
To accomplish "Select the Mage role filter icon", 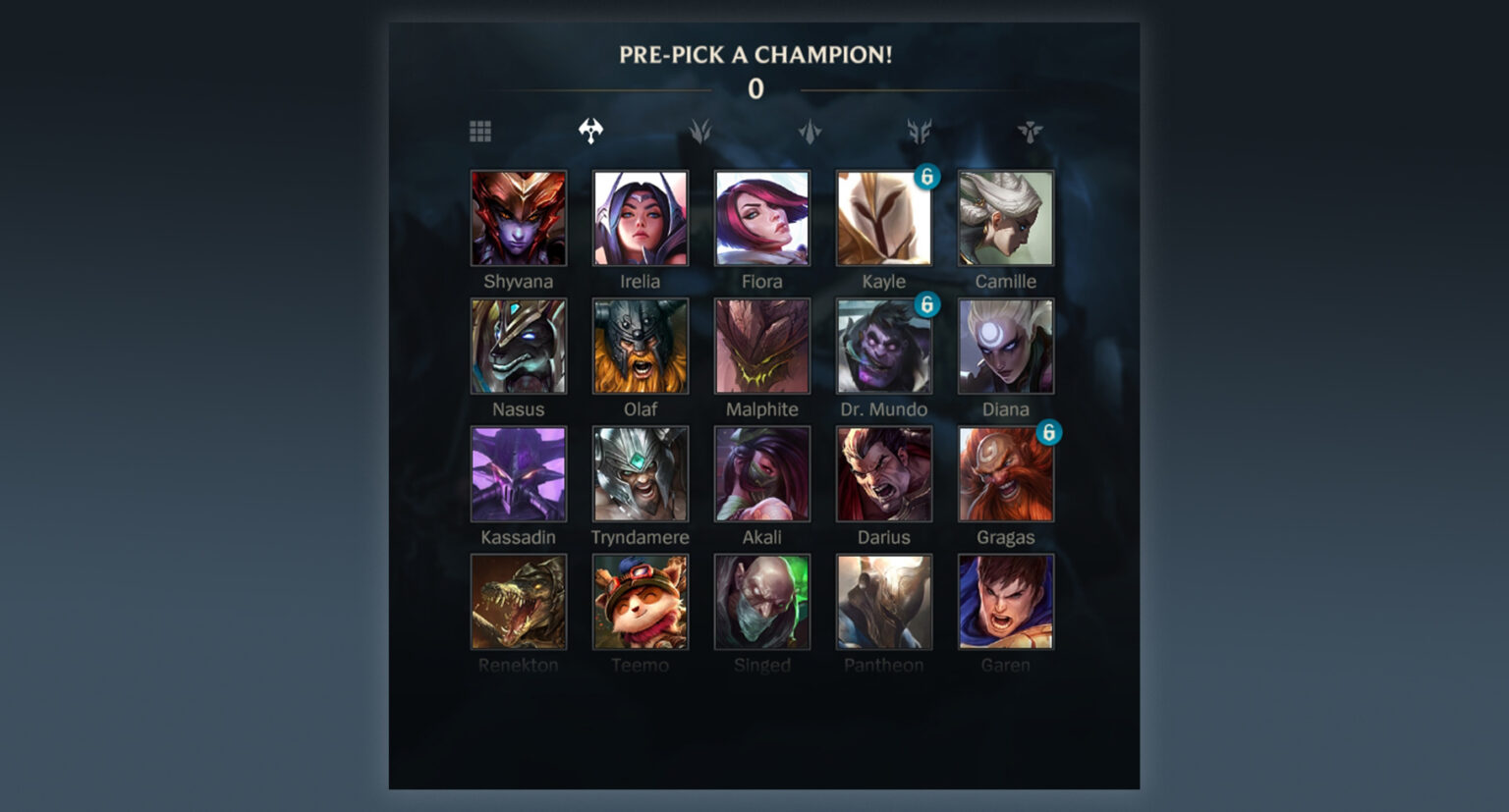I will pos(700,130).
